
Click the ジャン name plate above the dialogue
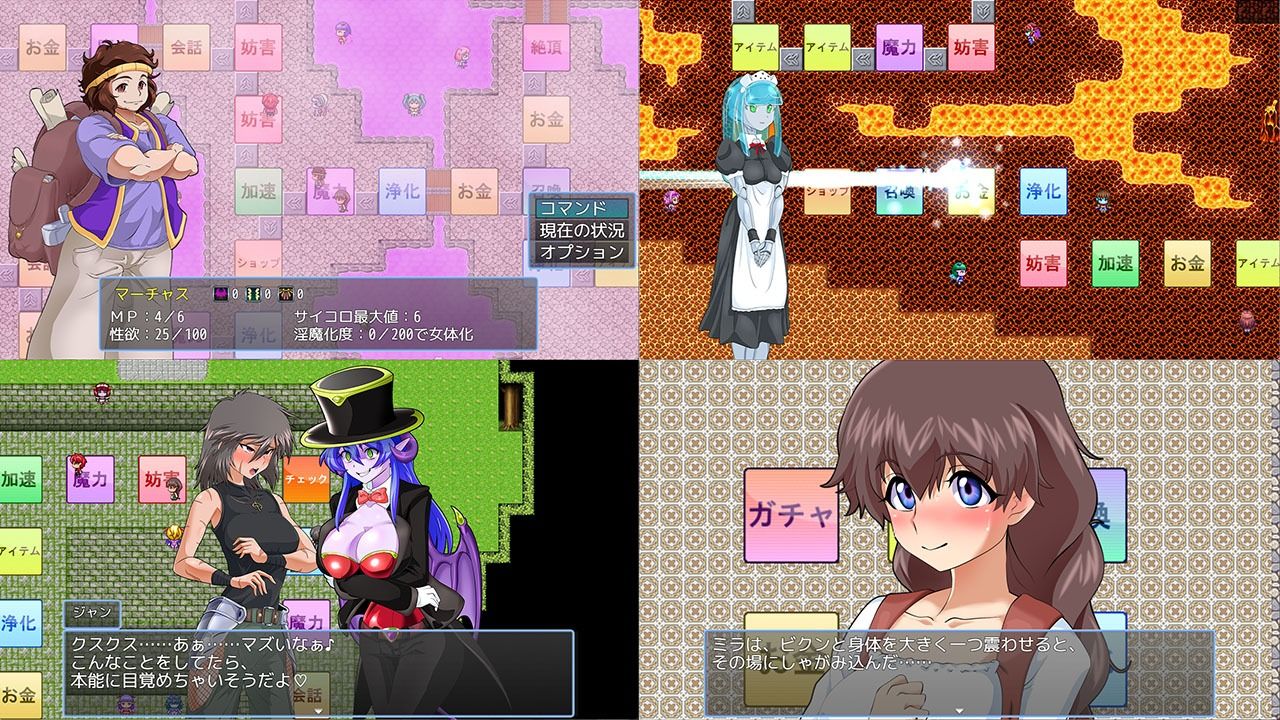pyautogui.click(x=93, y=611)
